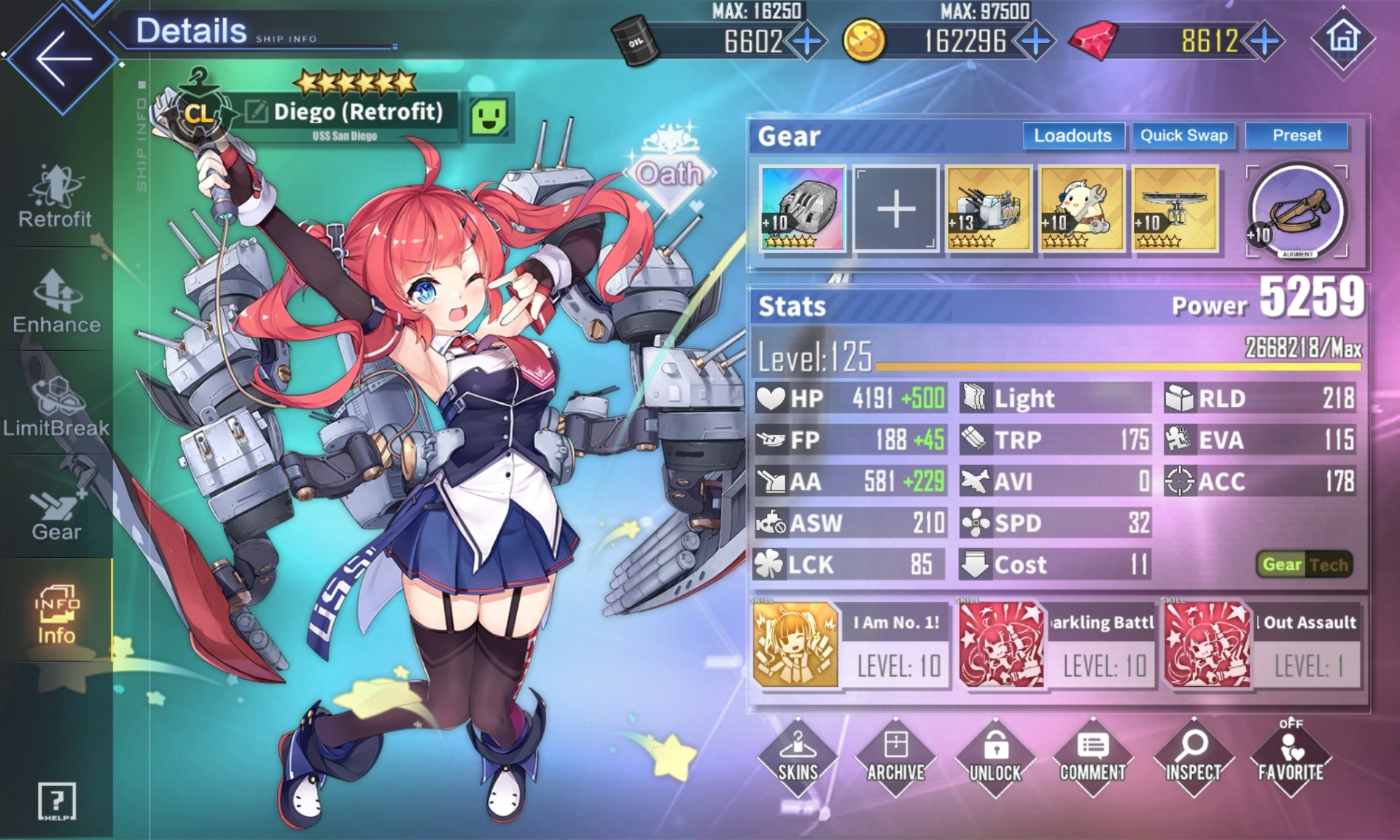Open the Loadouts panel
Screen dimensions: 1400x840
(1072, 136)
